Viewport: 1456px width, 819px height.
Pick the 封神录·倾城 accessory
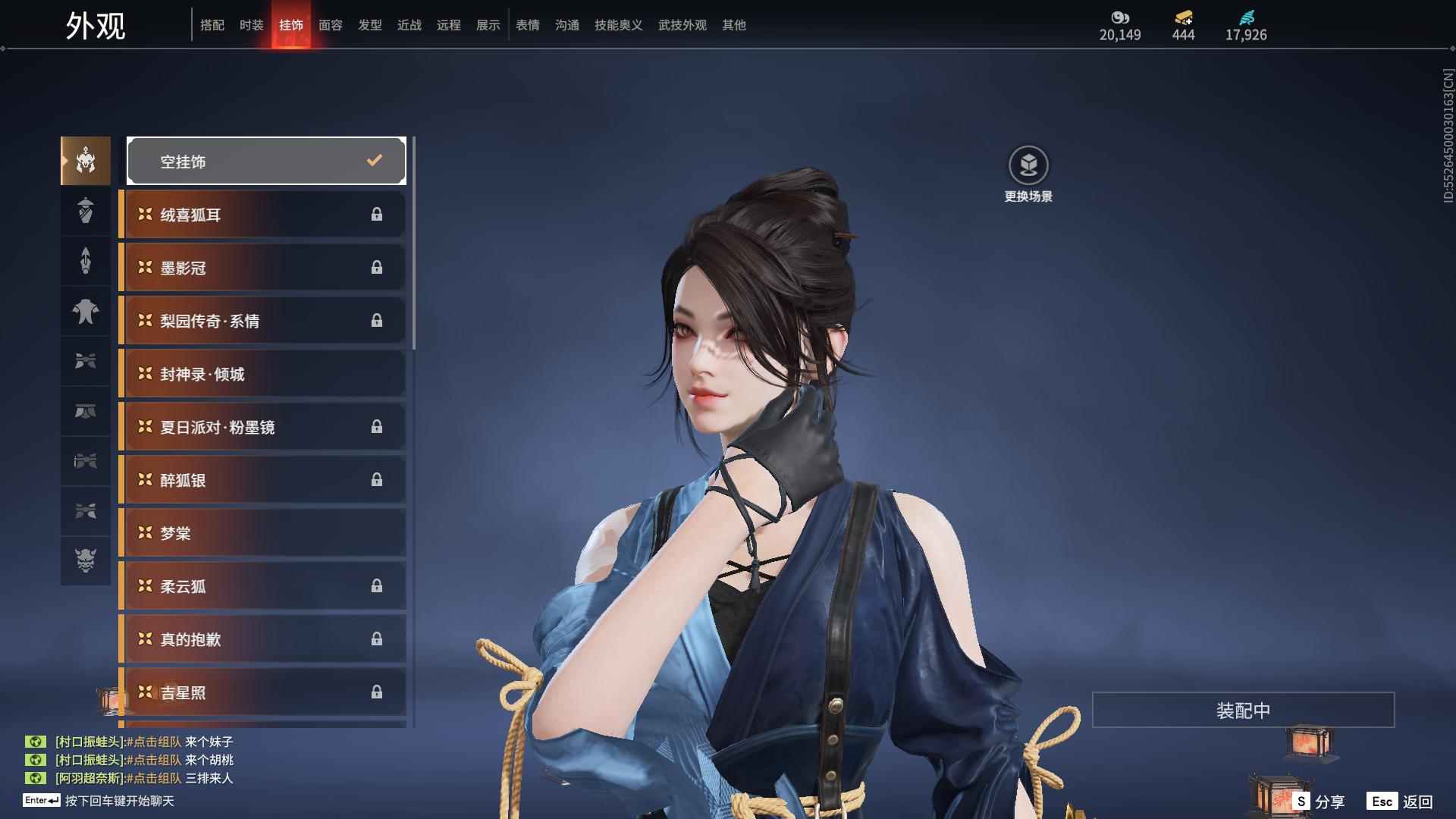pos(262,374)
